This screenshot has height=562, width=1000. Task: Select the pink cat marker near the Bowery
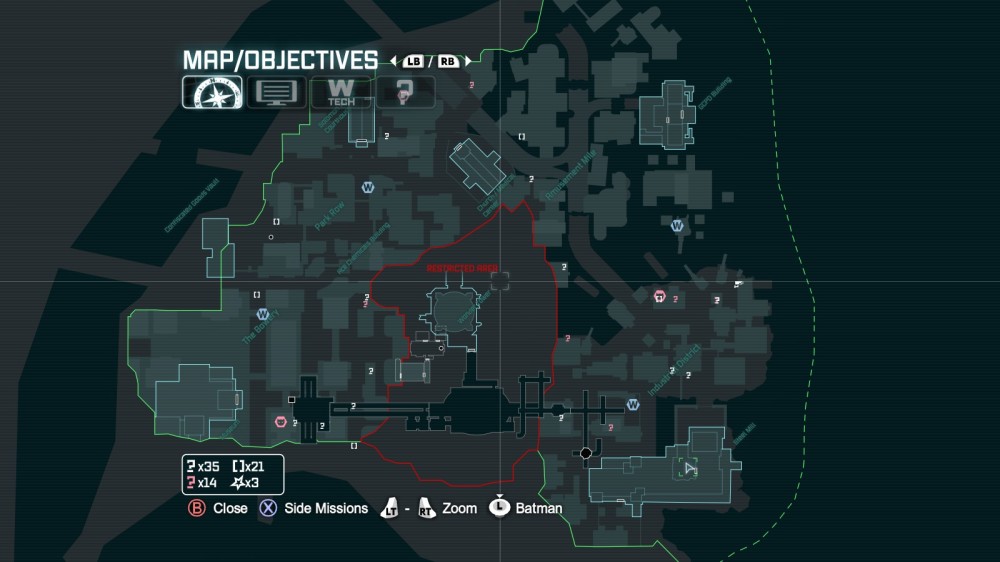pyautogui.click(x=281, y=422)
